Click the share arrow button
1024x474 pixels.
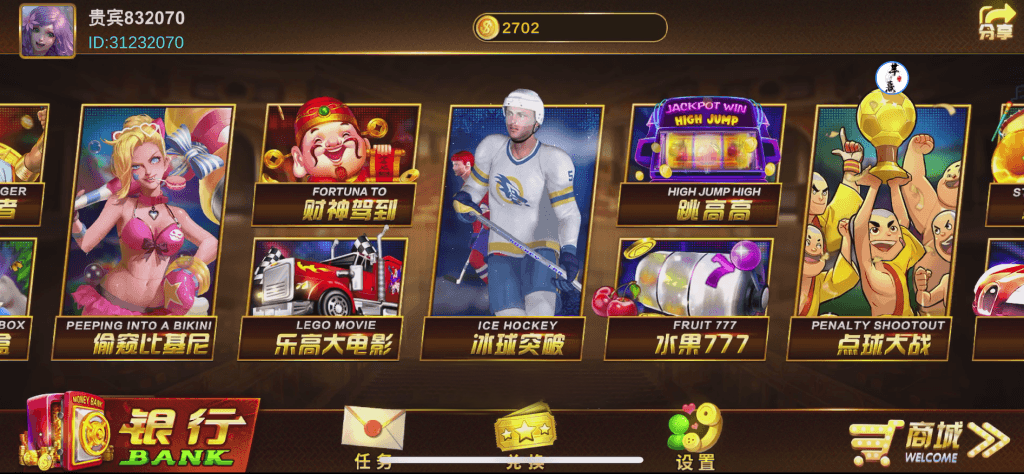[x=995, y=22]
